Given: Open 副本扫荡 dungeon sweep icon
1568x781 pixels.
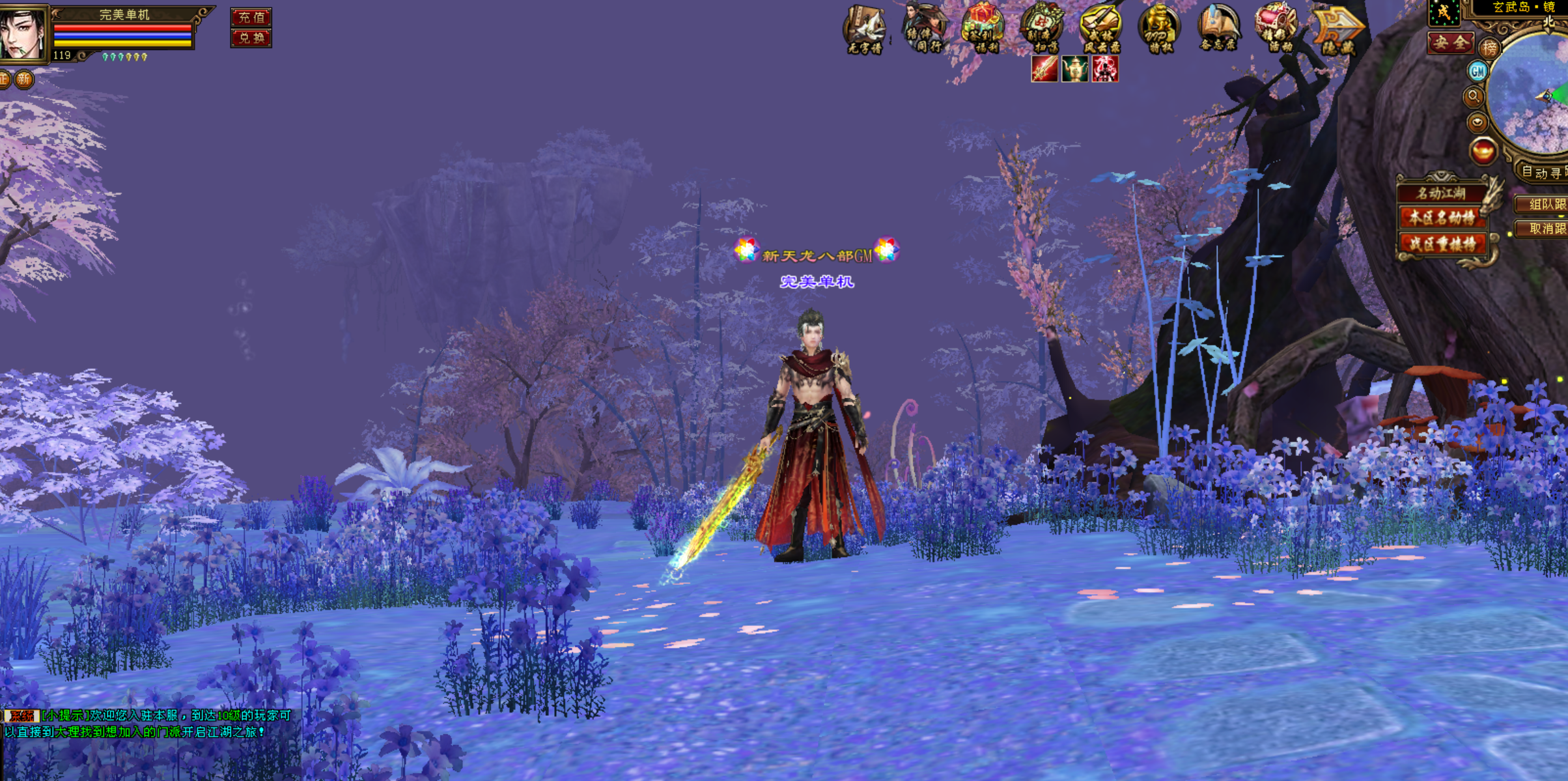Looking at the screenshot, I should click(x=1041, y=28).
